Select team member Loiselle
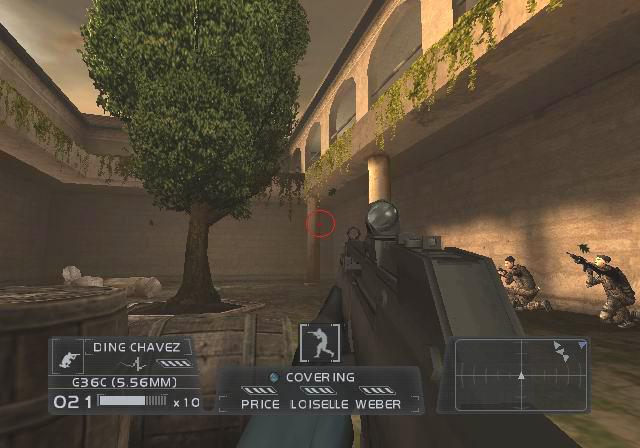The image size is (640, 448). [x=318, y=404]
